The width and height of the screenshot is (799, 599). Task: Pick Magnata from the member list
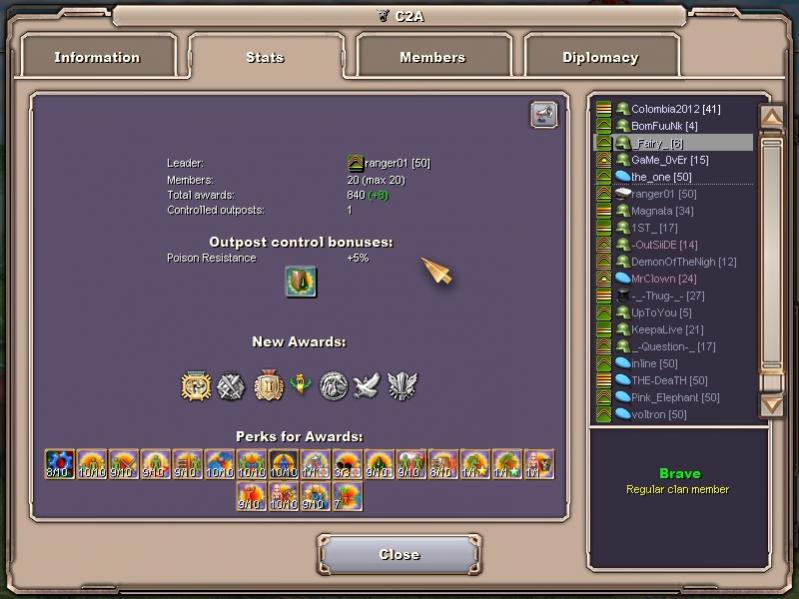[660, 211]
